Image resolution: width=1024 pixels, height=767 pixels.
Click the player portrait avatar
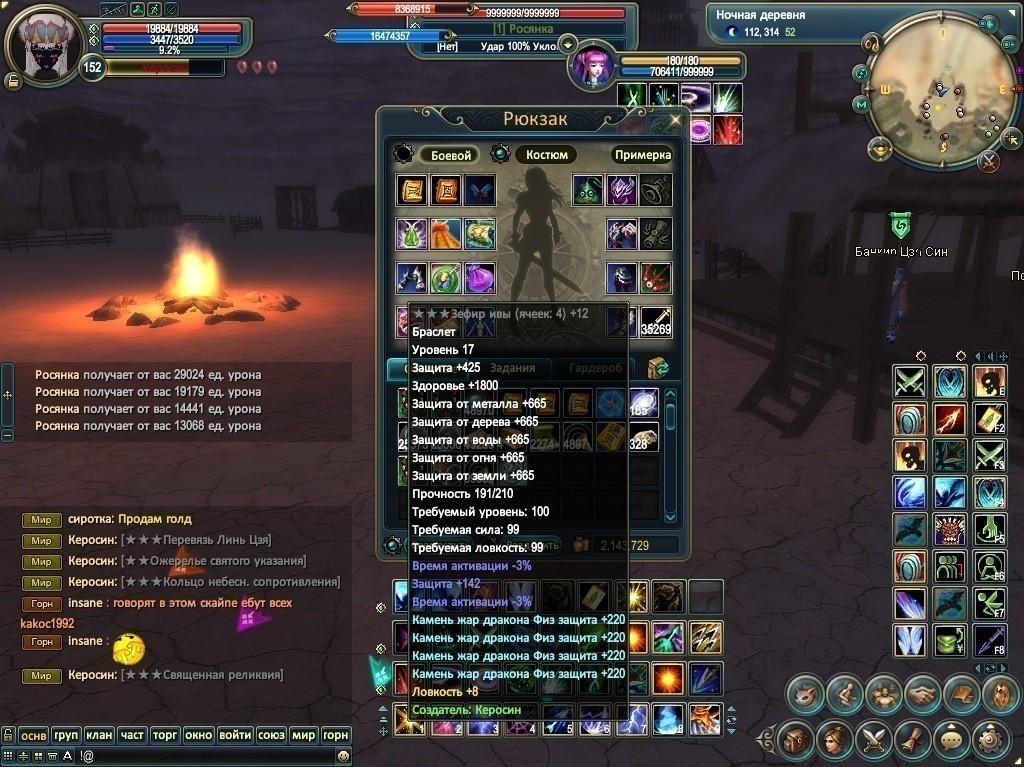pyautogui.click(x=45, y=46)
